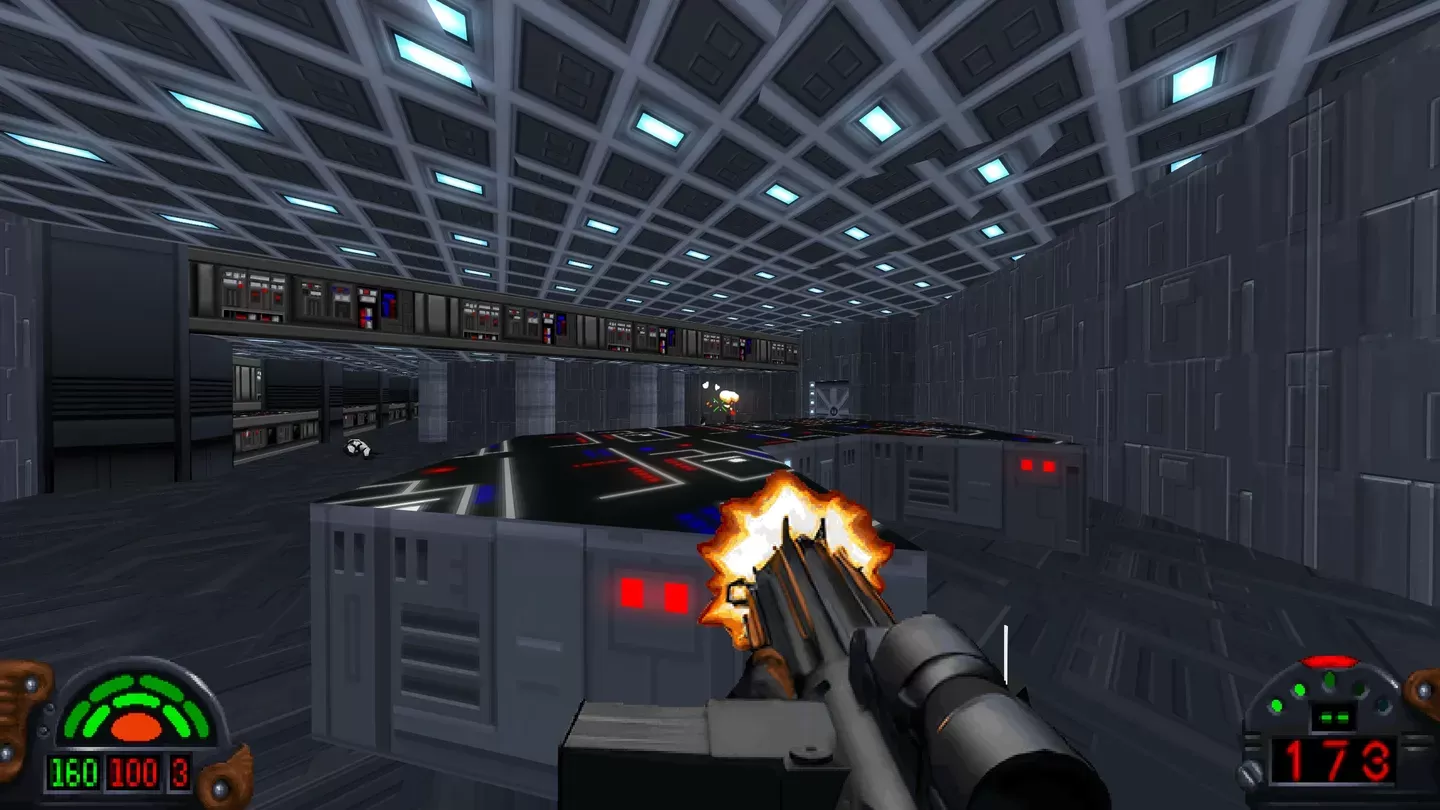The width and height of the screenshot is (1440, 810).
Task: Click the 173 ammo counter display
Action: tap(1335, 761)
